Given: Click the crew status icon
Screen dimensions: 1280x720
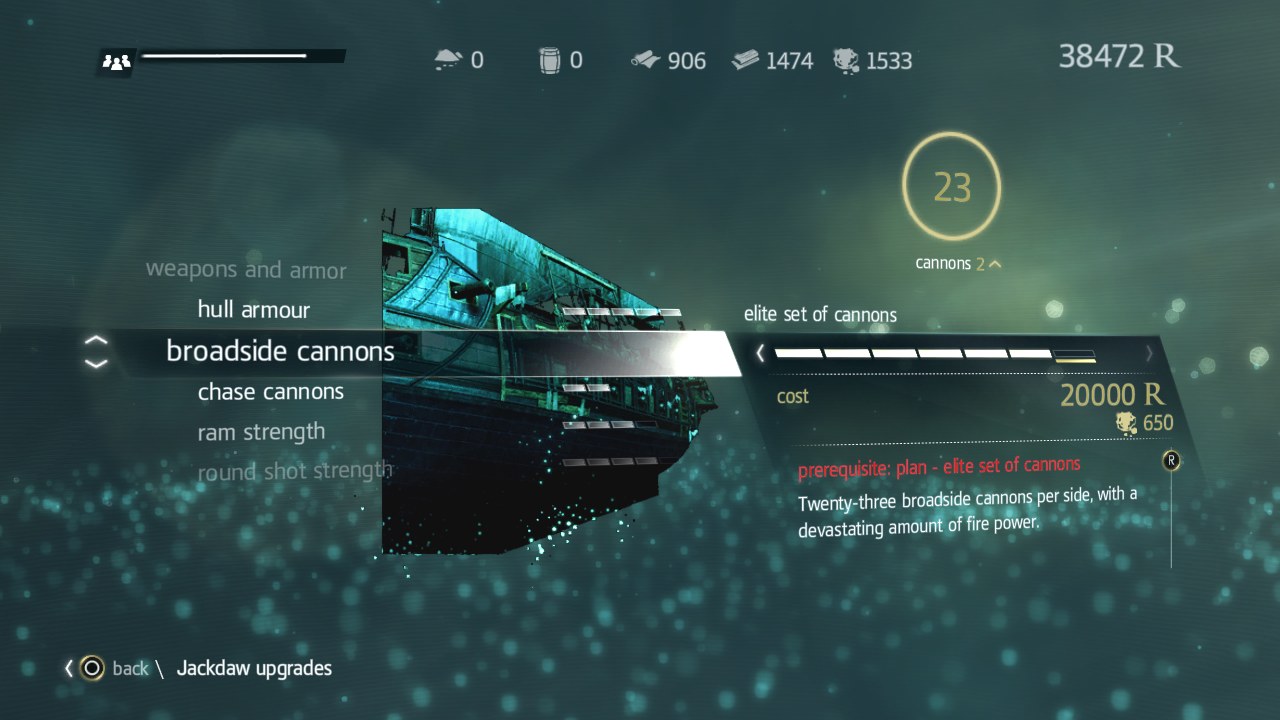Looking at the screenshot, I should (114, 62).
